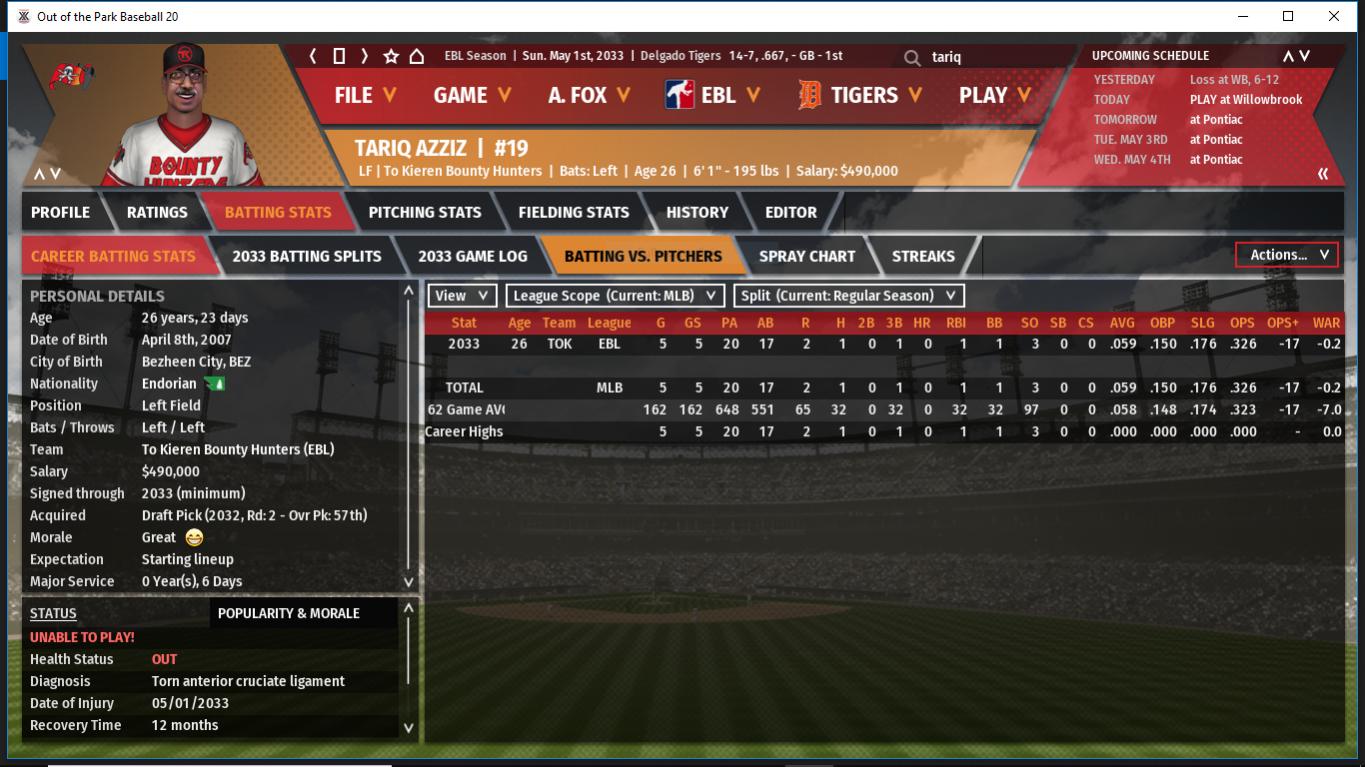Open the 2033 GAME LOG tab
Image resolution: width=1365 pixels, height=767 pixels.
point(472,256)
